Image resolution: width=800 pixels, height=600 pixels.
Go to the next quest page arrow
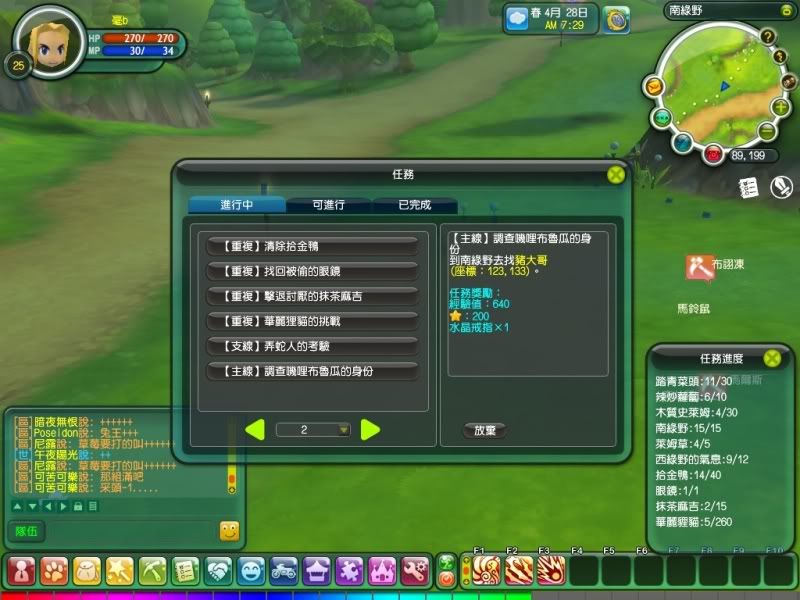pyautogui.click(x=370, y=430)
